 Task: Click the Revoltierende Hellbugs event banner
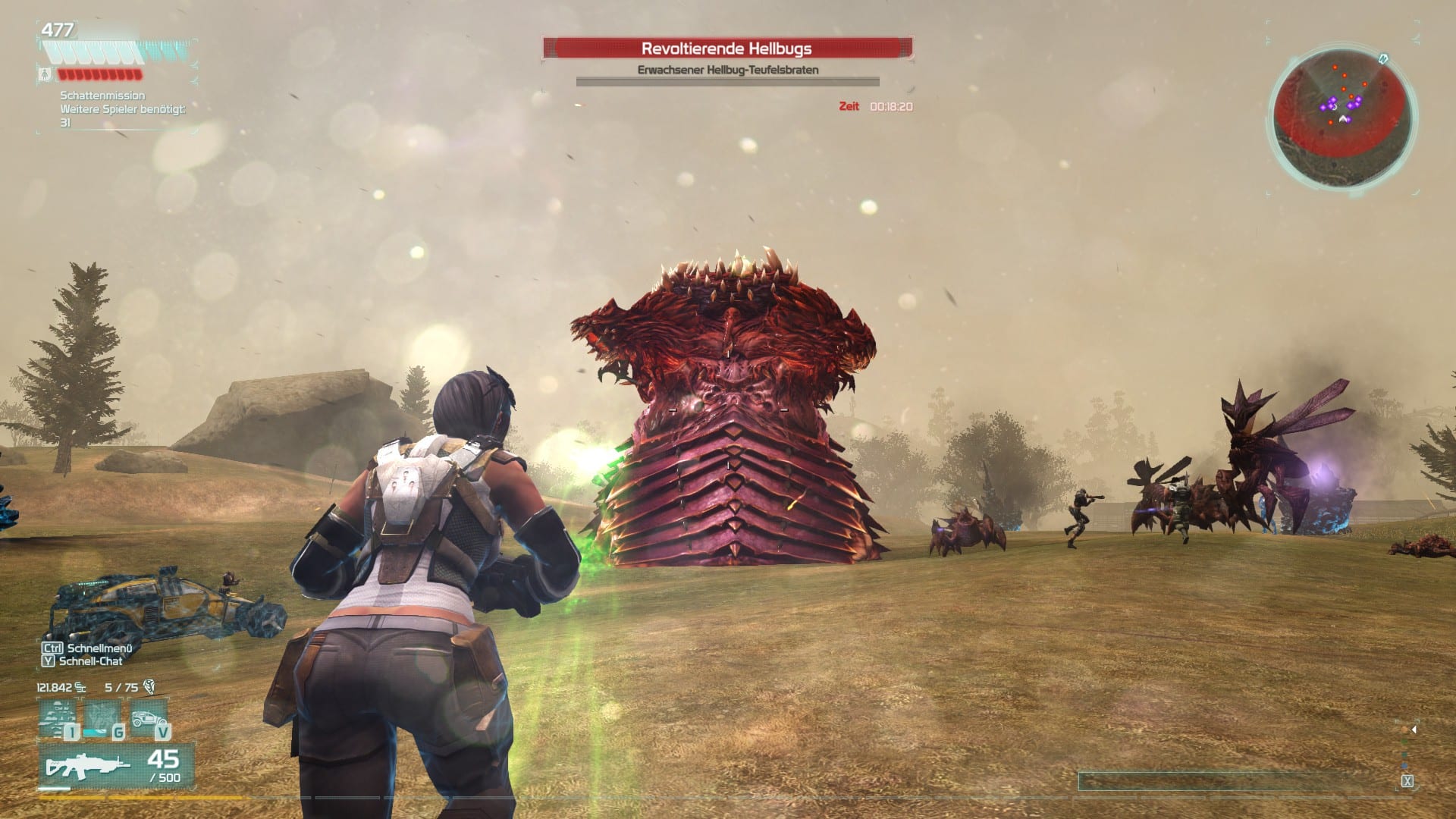726,49
